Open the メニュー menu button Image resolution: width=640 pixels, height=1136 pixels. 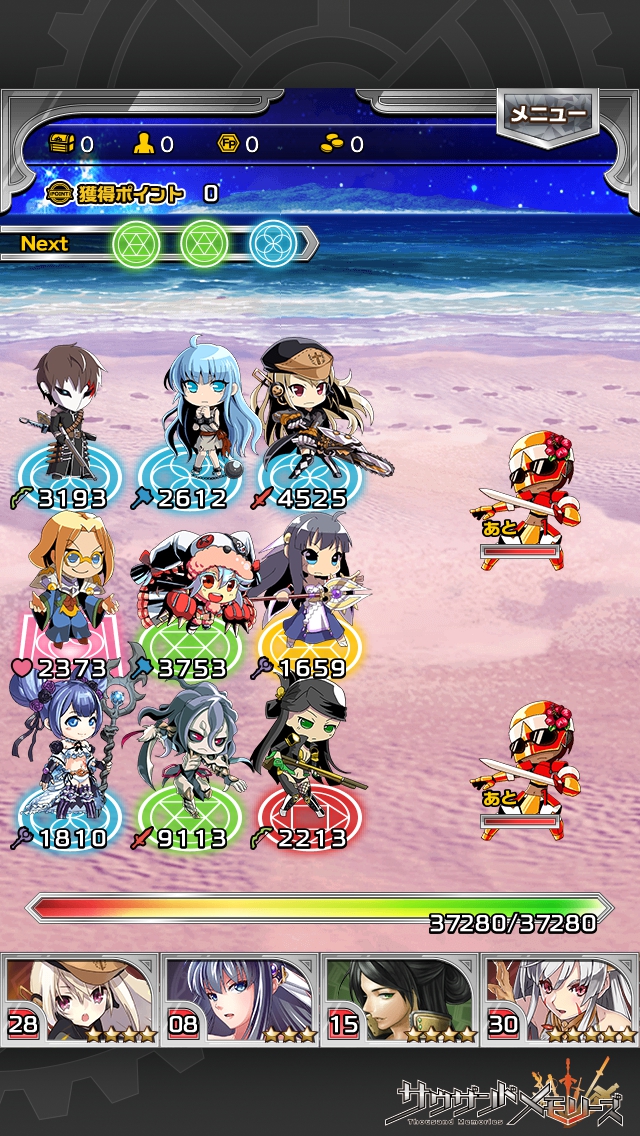coord(547,115)
